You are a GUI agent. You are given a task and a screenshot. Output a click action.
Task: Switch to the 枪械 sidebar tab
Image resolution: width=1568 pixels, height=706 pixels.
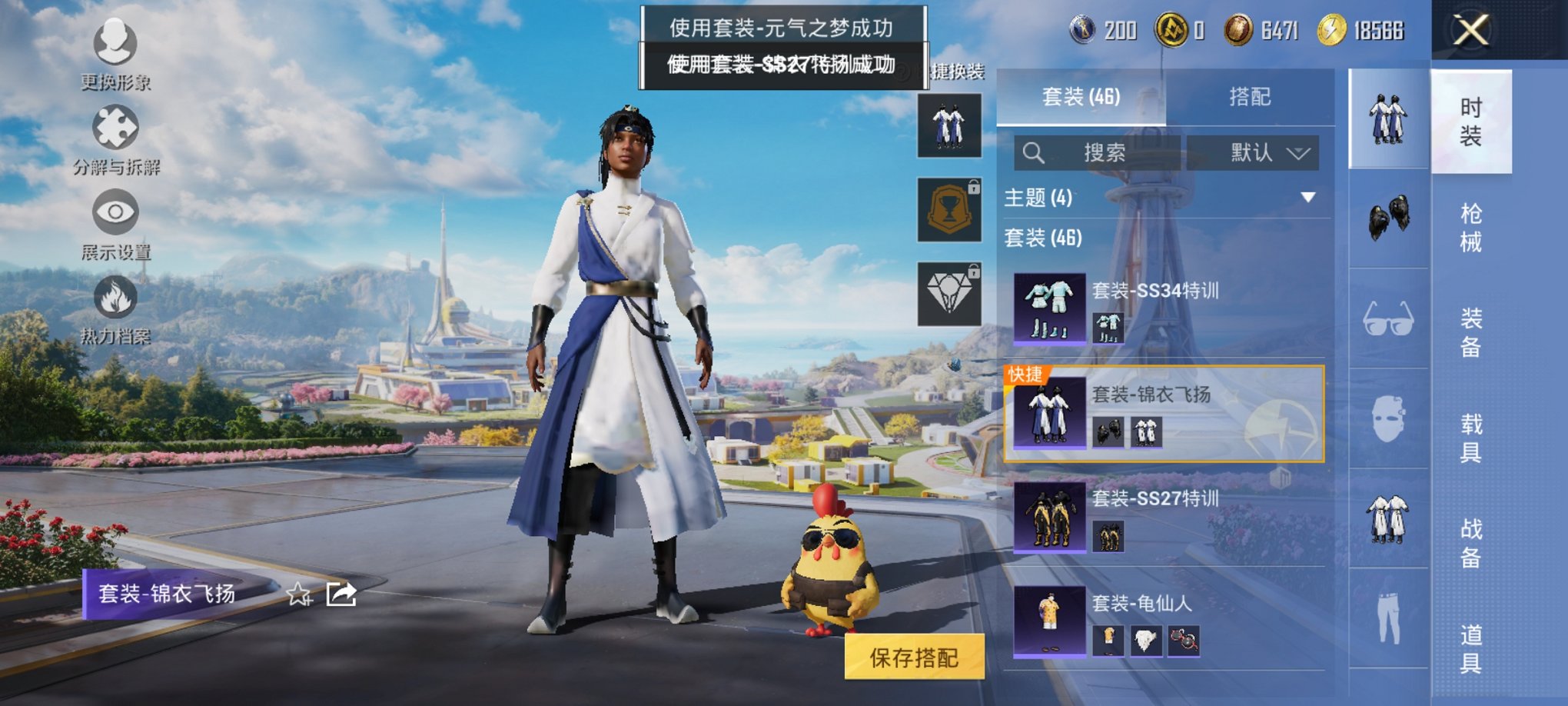(x=1472, y=223)
